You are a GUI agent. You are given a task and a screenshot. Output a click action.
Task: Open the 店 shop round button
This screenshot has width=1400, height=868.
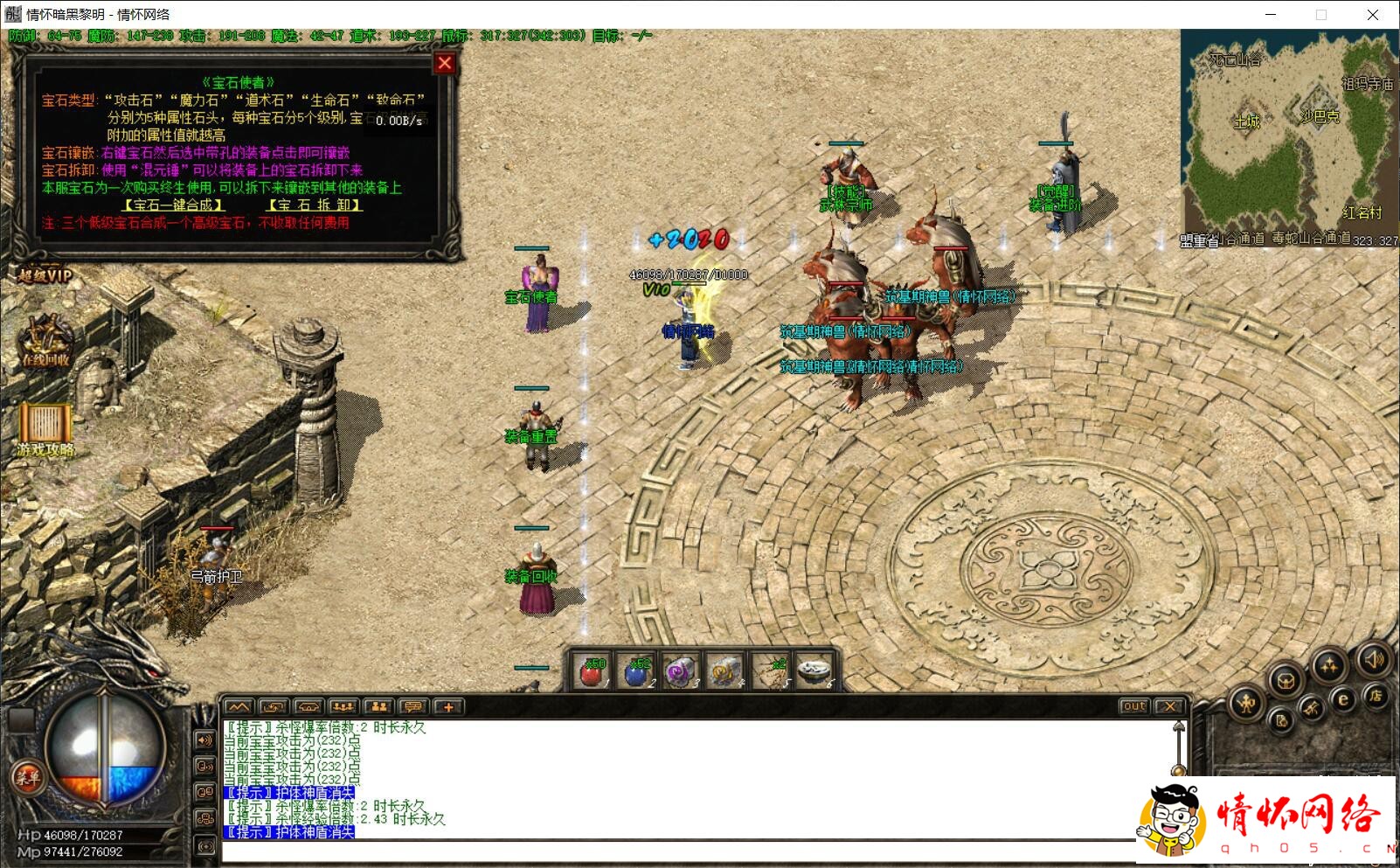(1376, 696)
